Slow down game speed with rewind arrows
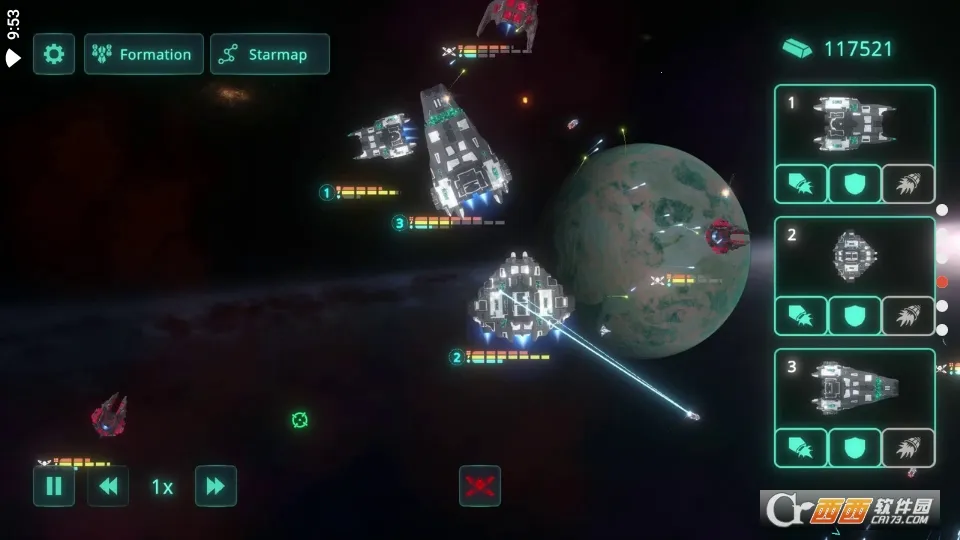The image size is (960, 540). click(x=108, y=486)
